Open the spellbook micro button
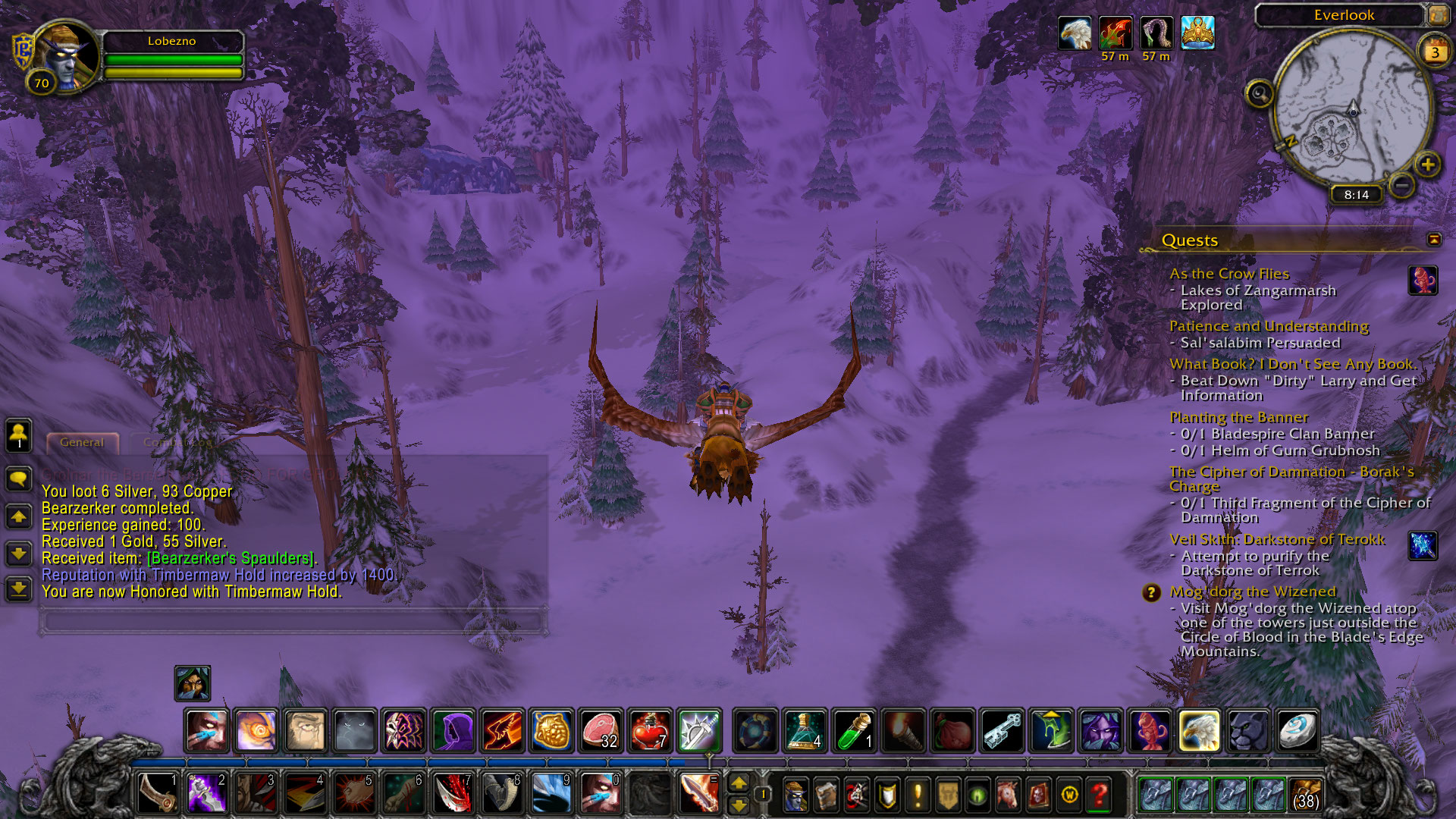This screenshot has width=1456, height=819. [826, 795]
